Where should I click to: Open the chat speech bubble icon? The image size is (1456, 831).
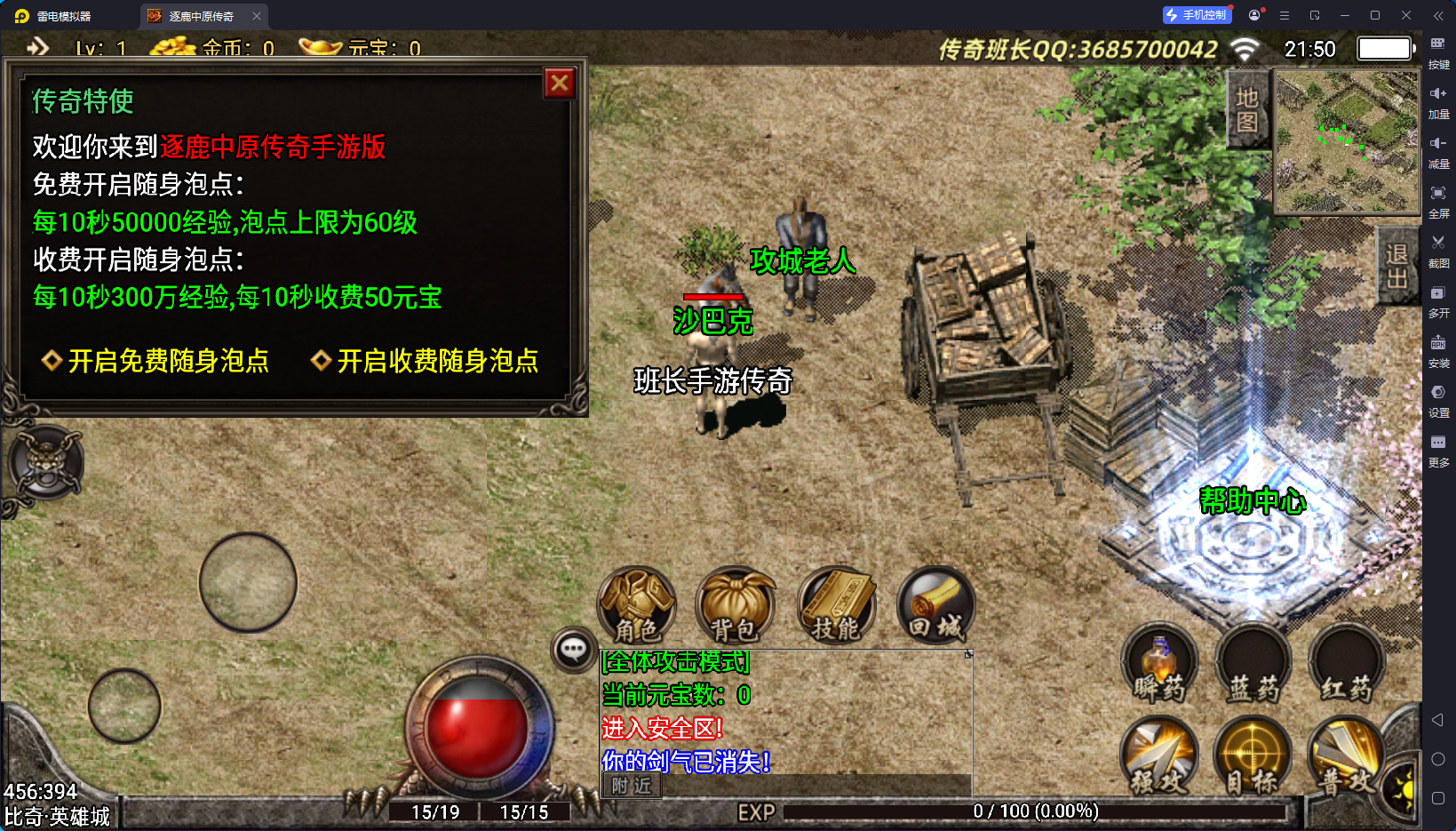tap(573, 650)
